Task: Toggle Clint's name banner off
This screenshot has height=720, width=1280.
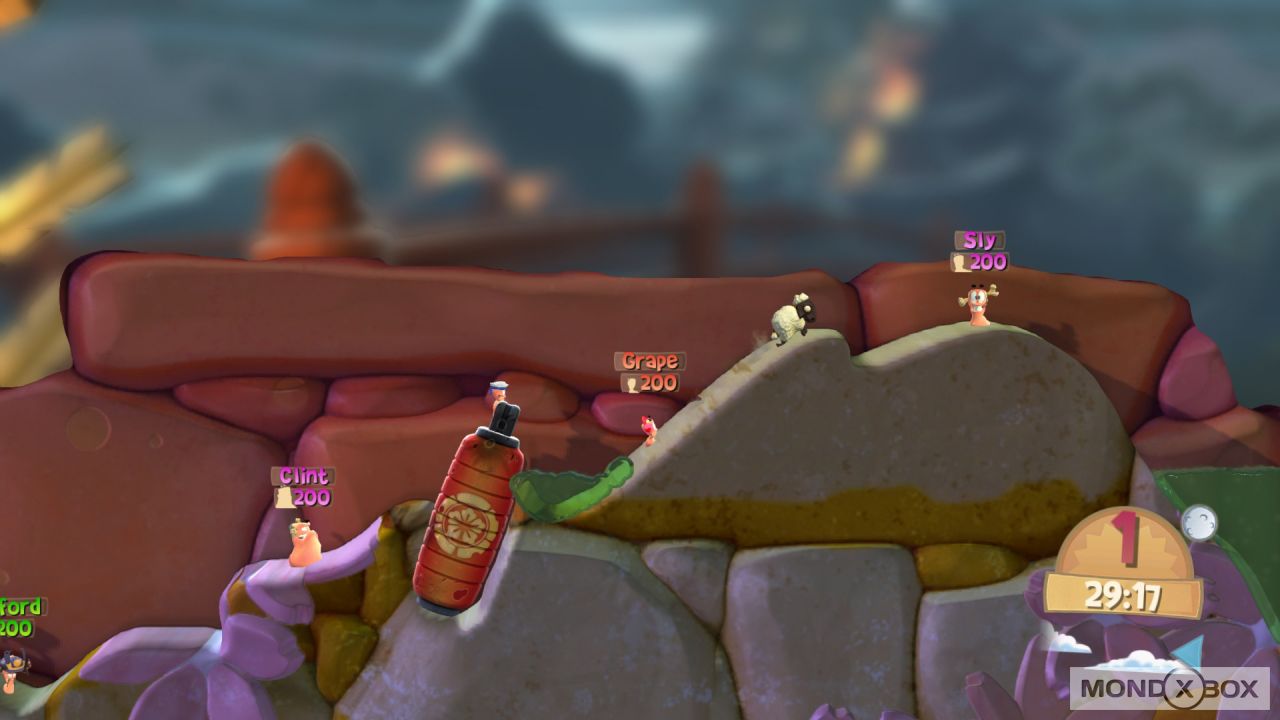Action: pos(303,477)
